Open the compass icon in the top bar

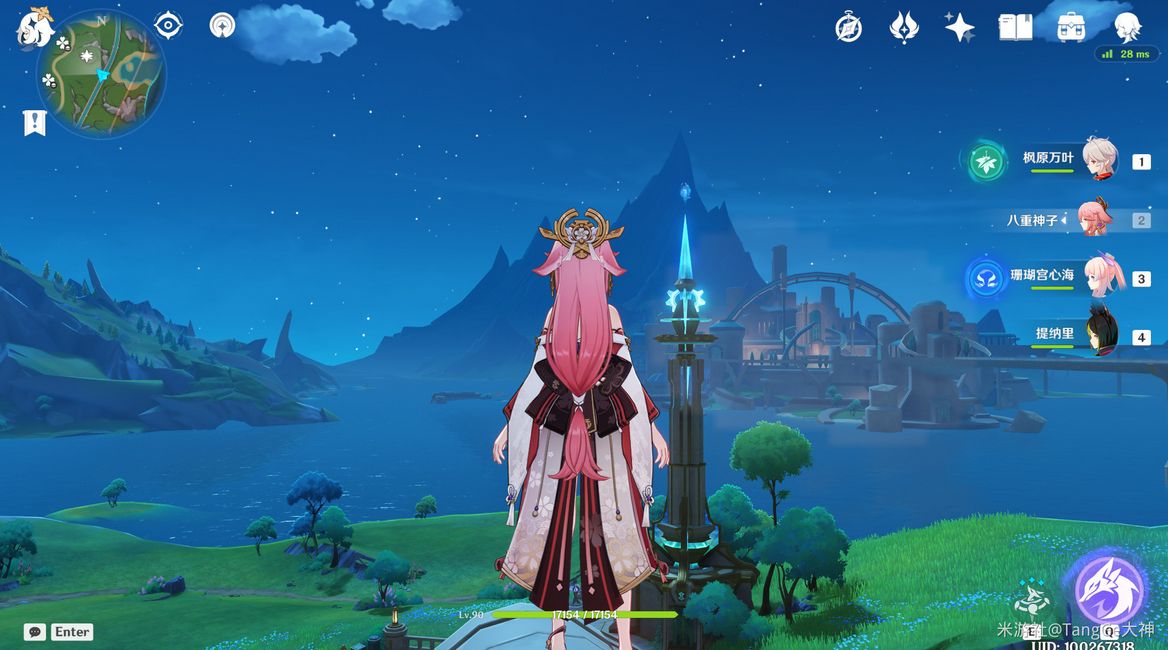tap(849, 28)
